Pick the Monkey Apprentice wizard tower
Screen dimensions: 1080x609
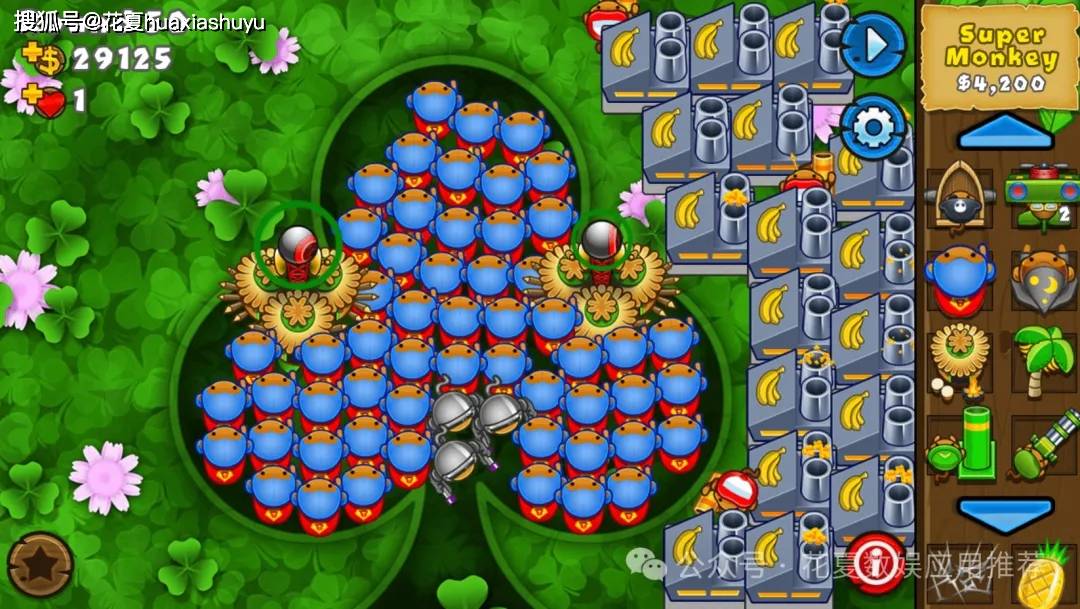pyautogui.click(x=1043, y=277)
